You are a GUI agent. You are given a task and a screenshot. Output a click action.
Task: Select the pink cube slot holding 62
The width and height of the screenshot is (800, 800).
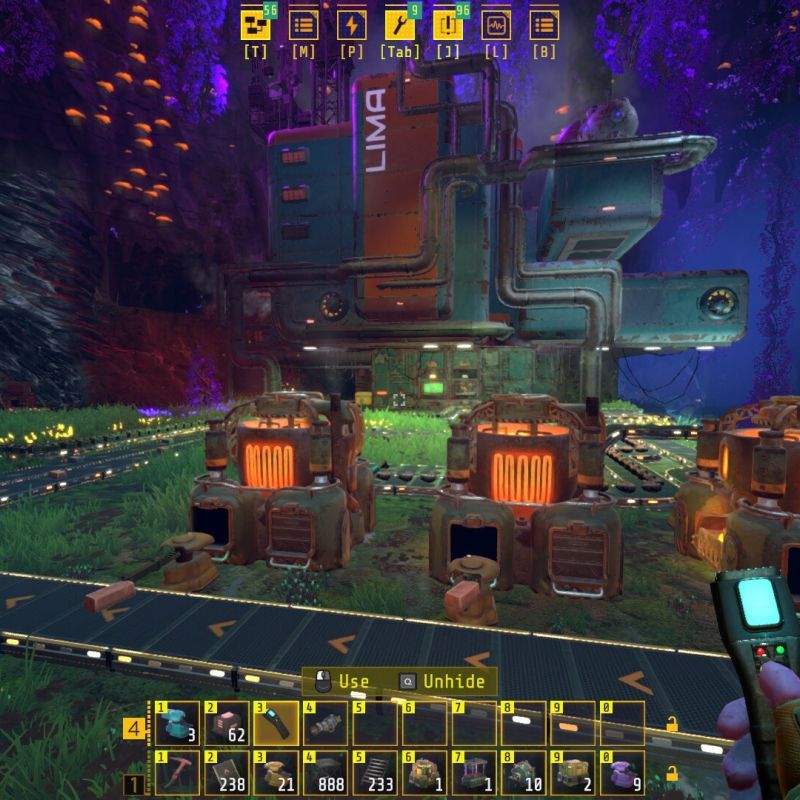225,723
